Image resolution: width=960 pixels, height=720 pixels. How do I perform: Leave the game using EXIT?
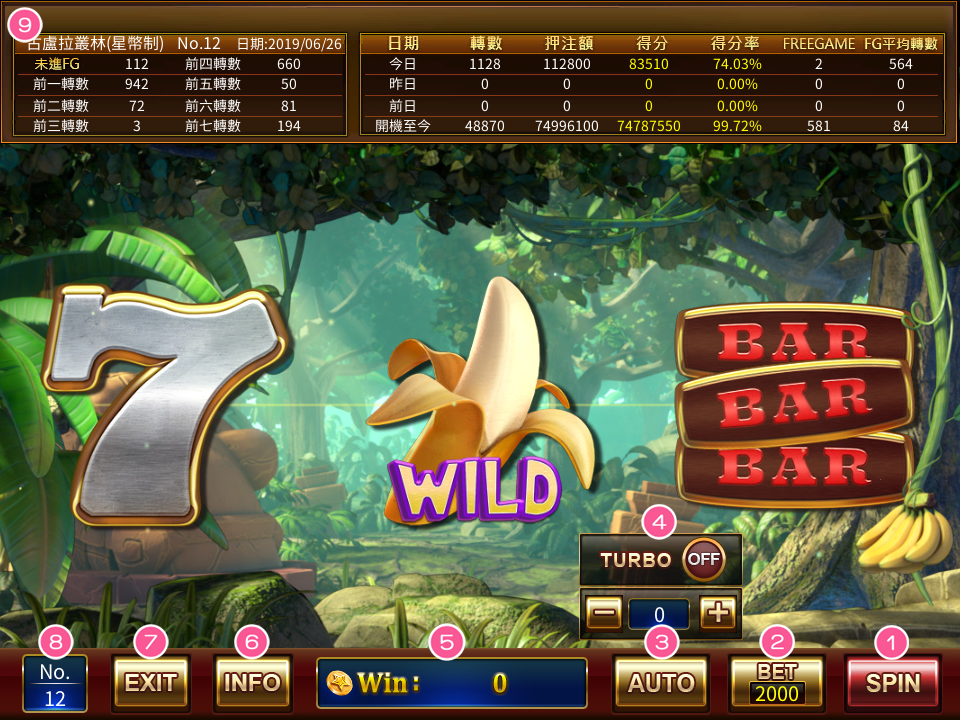[151, 683]
